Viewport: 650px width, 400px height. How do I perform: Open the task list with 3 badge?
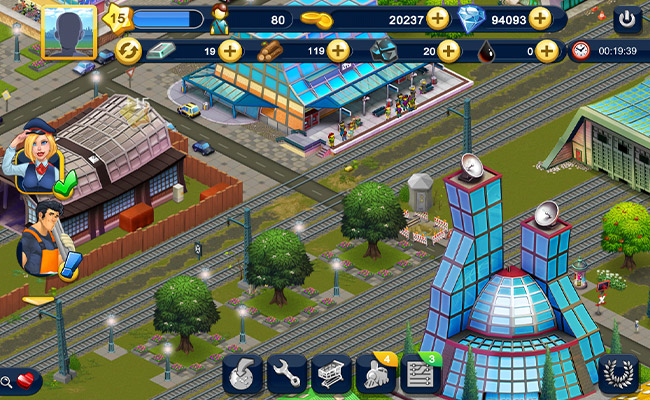[420, 374]
